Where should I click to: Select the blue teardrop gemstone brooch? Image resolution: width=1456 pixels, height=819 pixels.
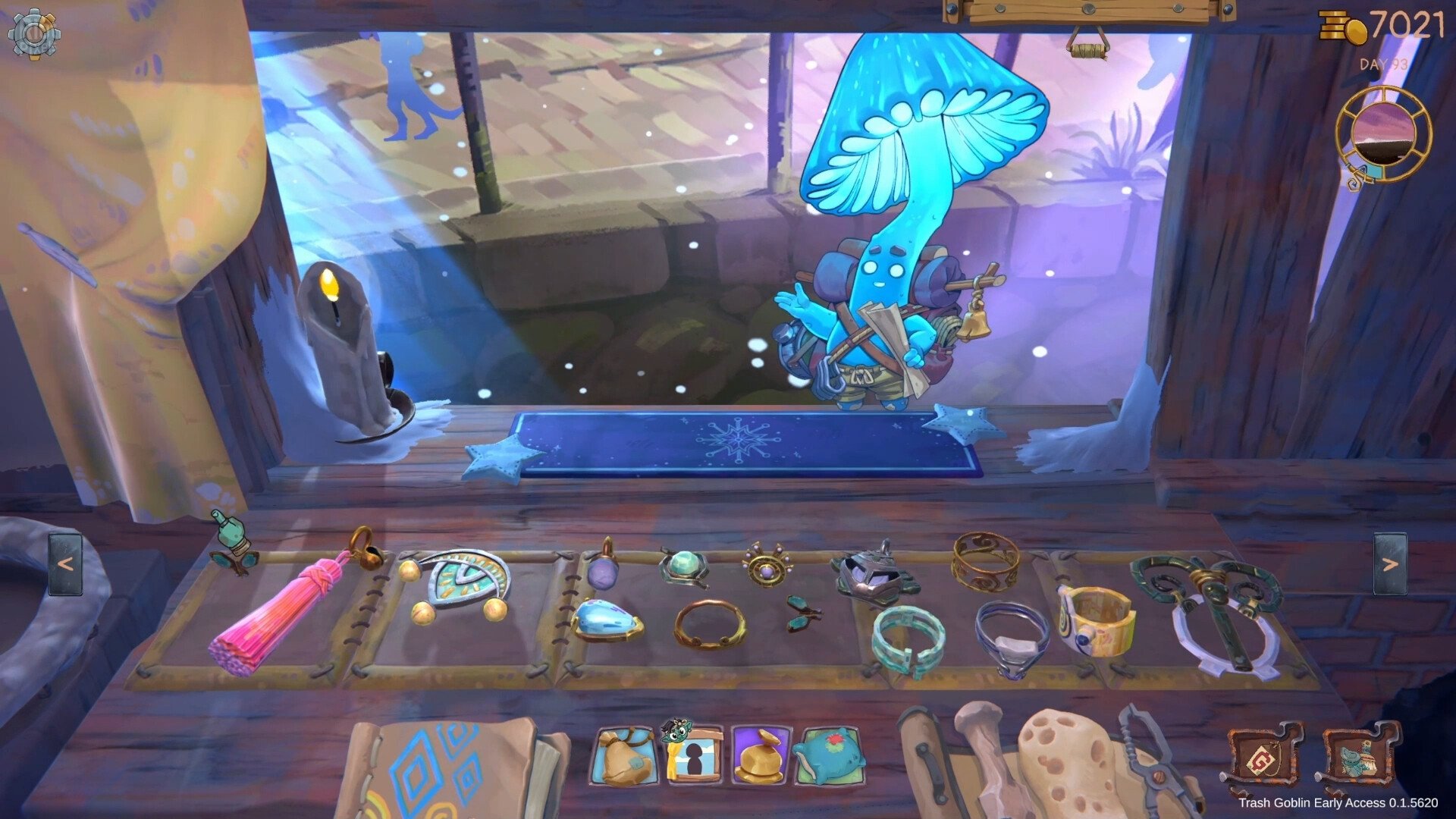coord(607,622)
